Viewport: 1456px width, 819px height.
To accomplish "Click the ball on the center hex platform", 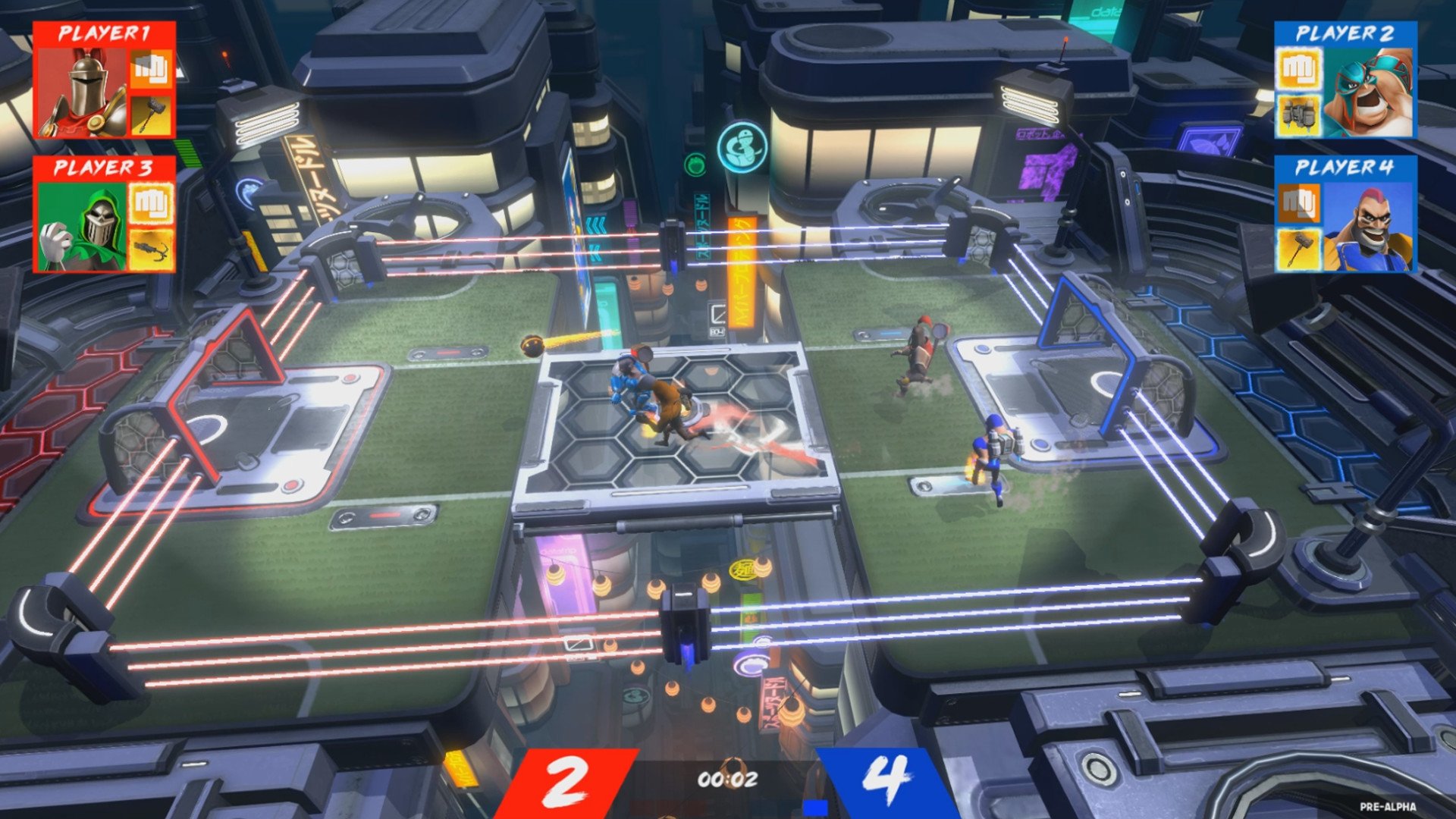I will 531,346.
